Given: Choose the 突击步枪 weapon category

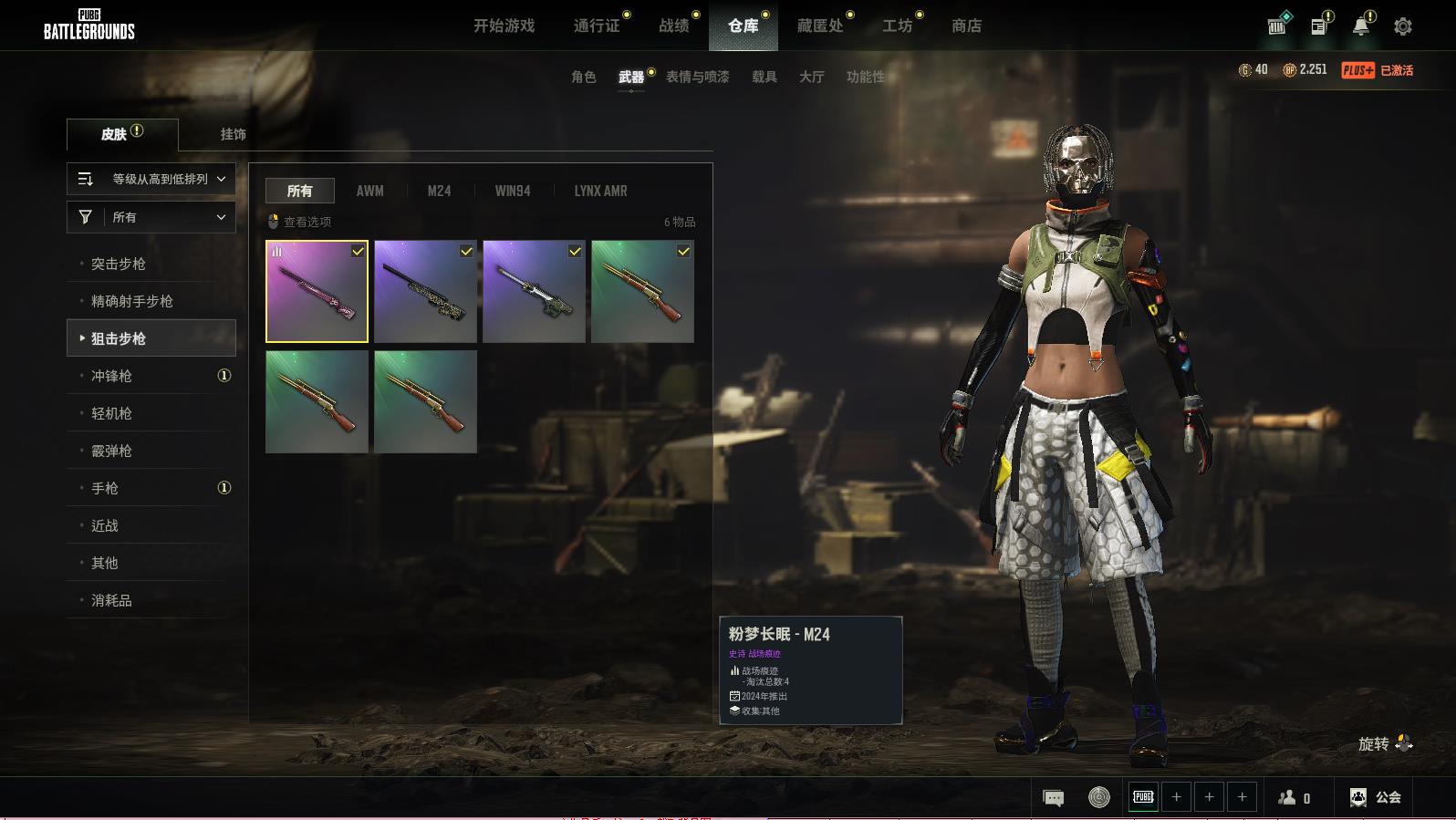Looking at the screenshot, I should coord(119,264).
